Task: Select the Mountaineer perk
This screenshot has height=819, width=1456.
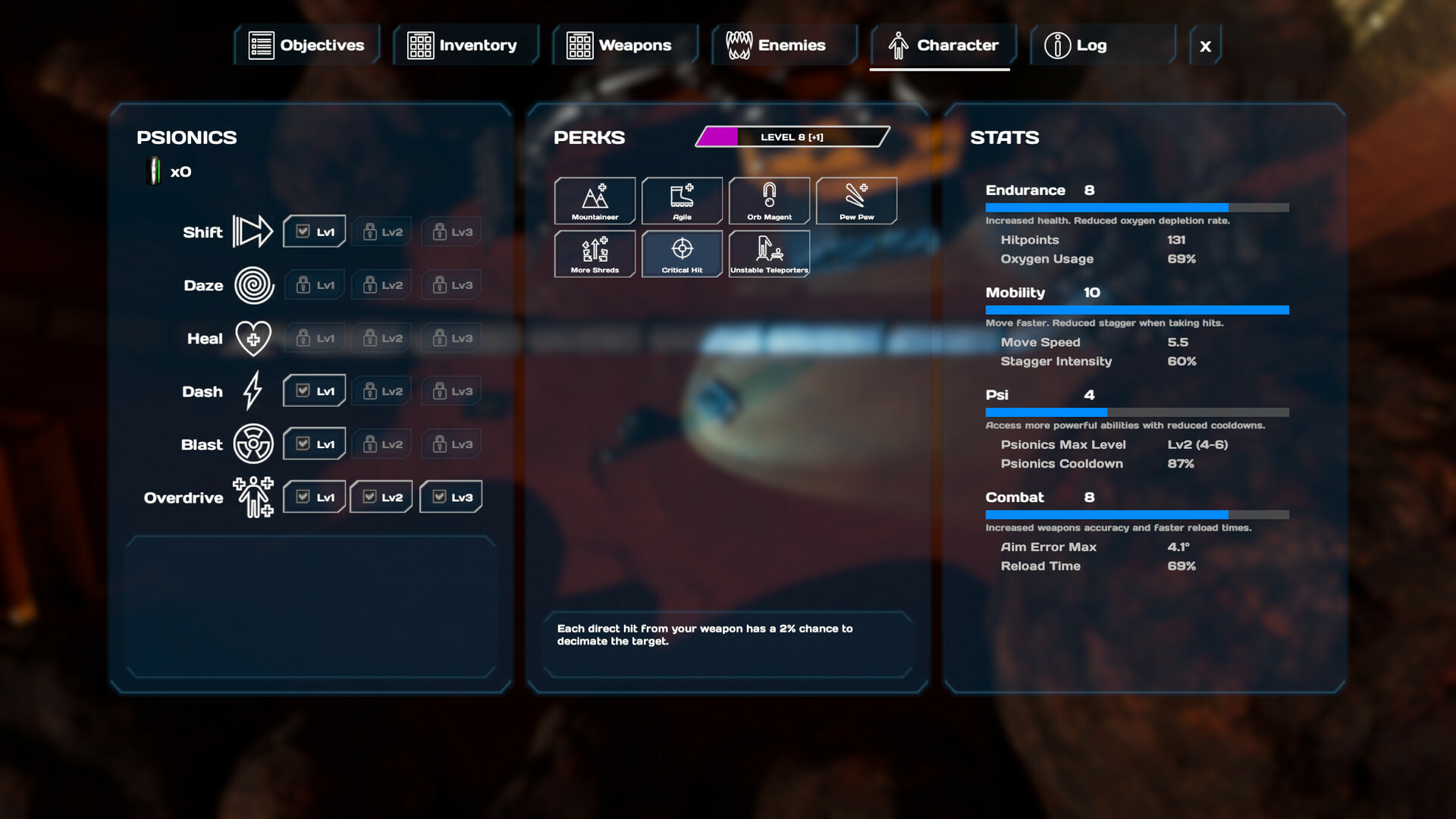Action: click(x=595, y=200)
